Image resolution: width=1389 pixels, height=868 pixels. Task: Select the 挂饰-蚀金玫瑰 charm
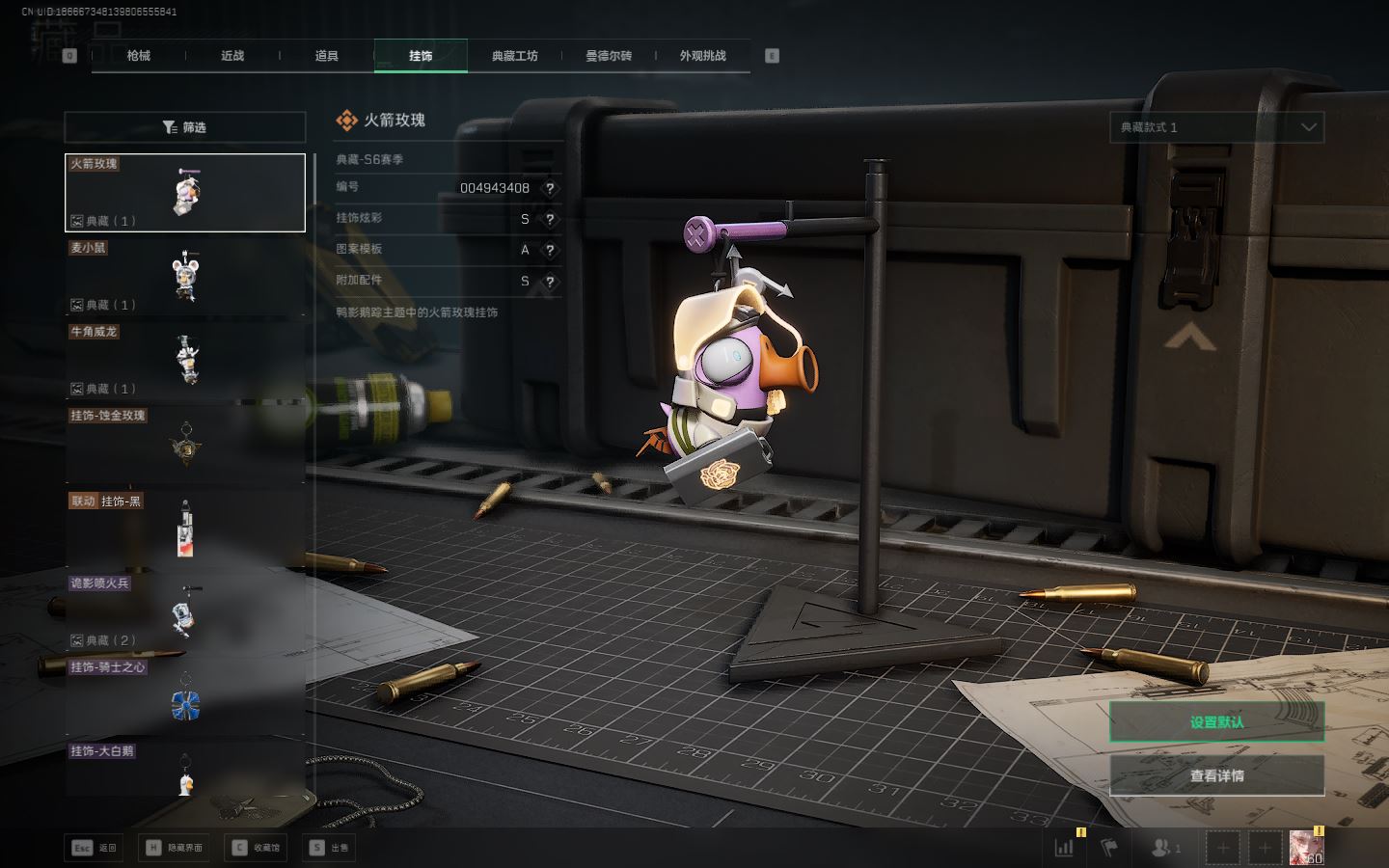pyautogui.click(x=184, y=445)
